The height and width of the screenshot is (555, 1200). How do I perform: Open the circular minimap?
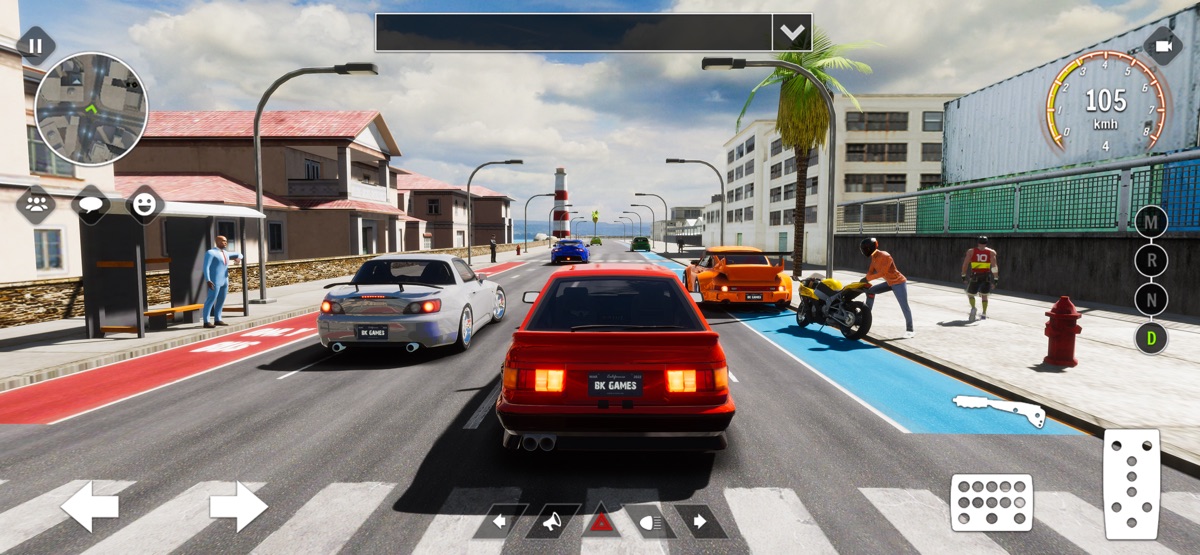(91, 109)
